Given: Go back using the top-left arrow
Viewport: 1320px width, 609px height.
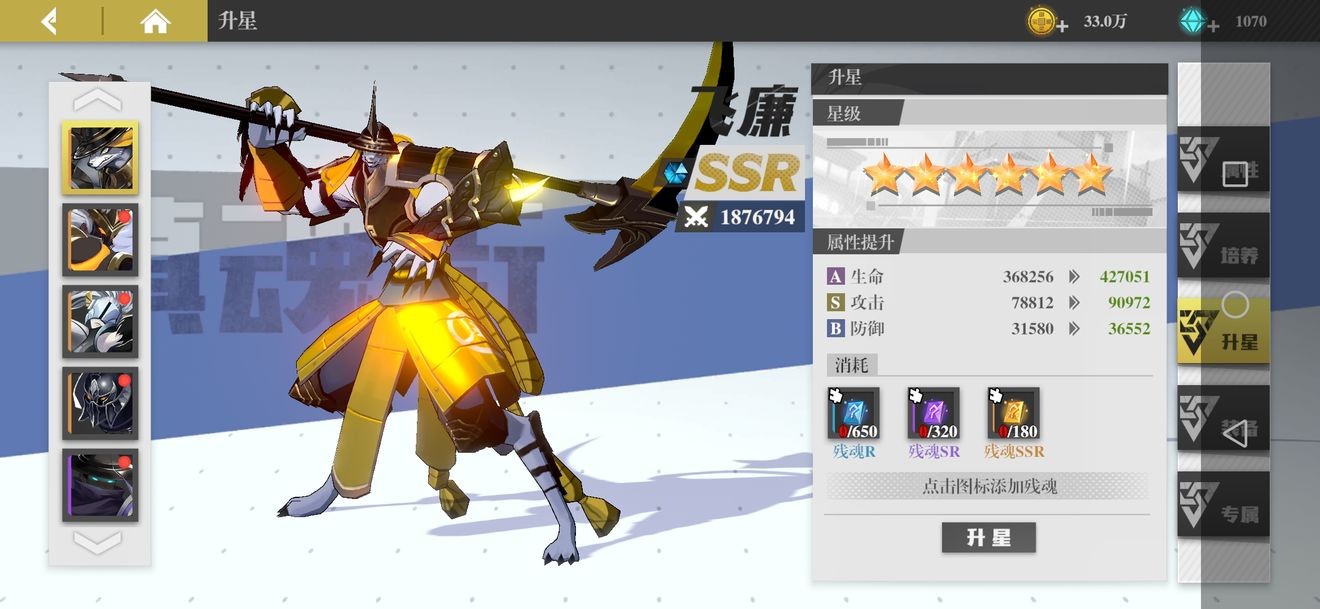Looking at the screenshot, I should point(48,21).
